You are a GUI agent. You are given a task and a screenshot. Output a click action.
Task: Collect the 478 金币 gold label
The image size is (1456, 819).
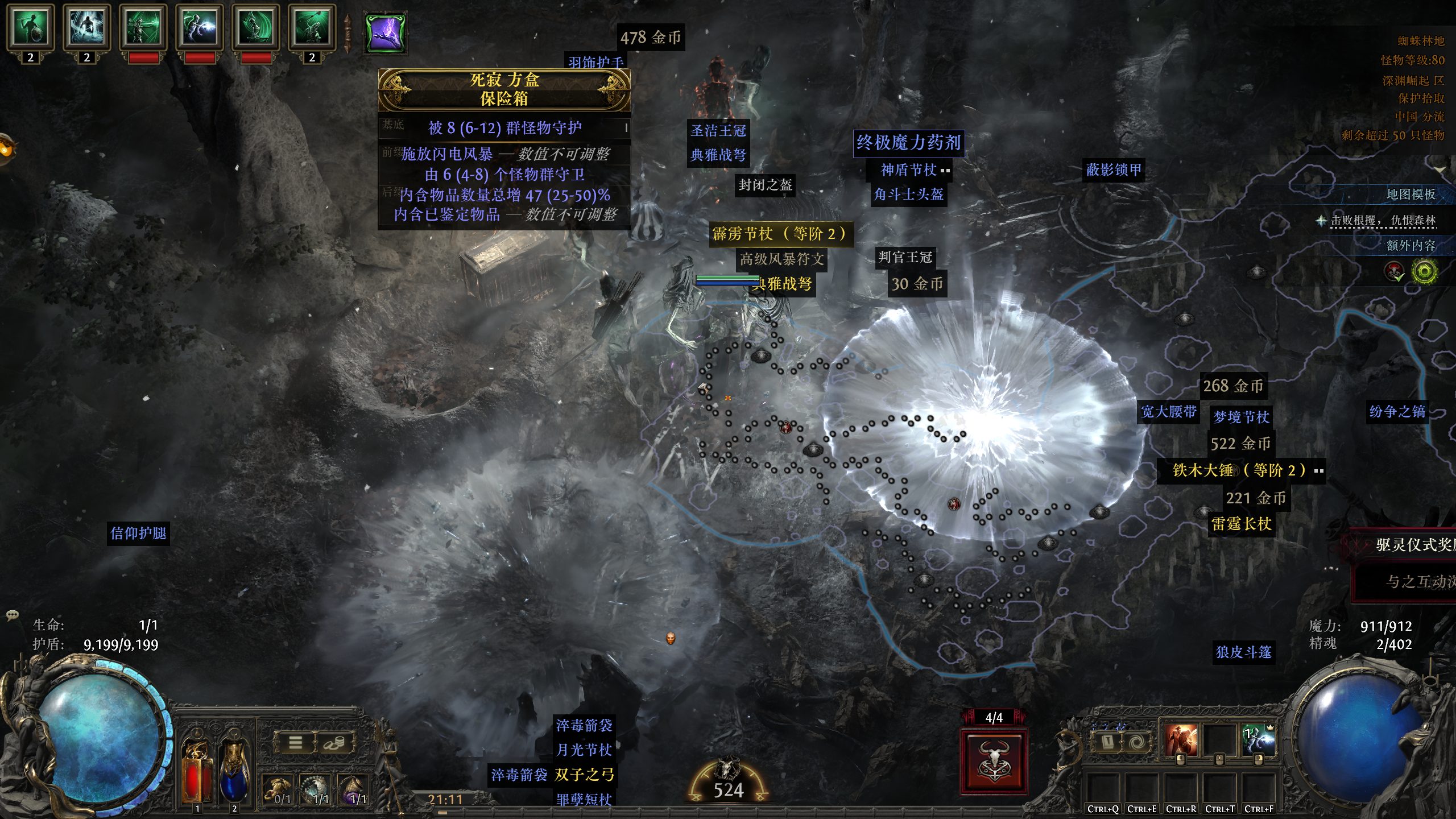650,38
